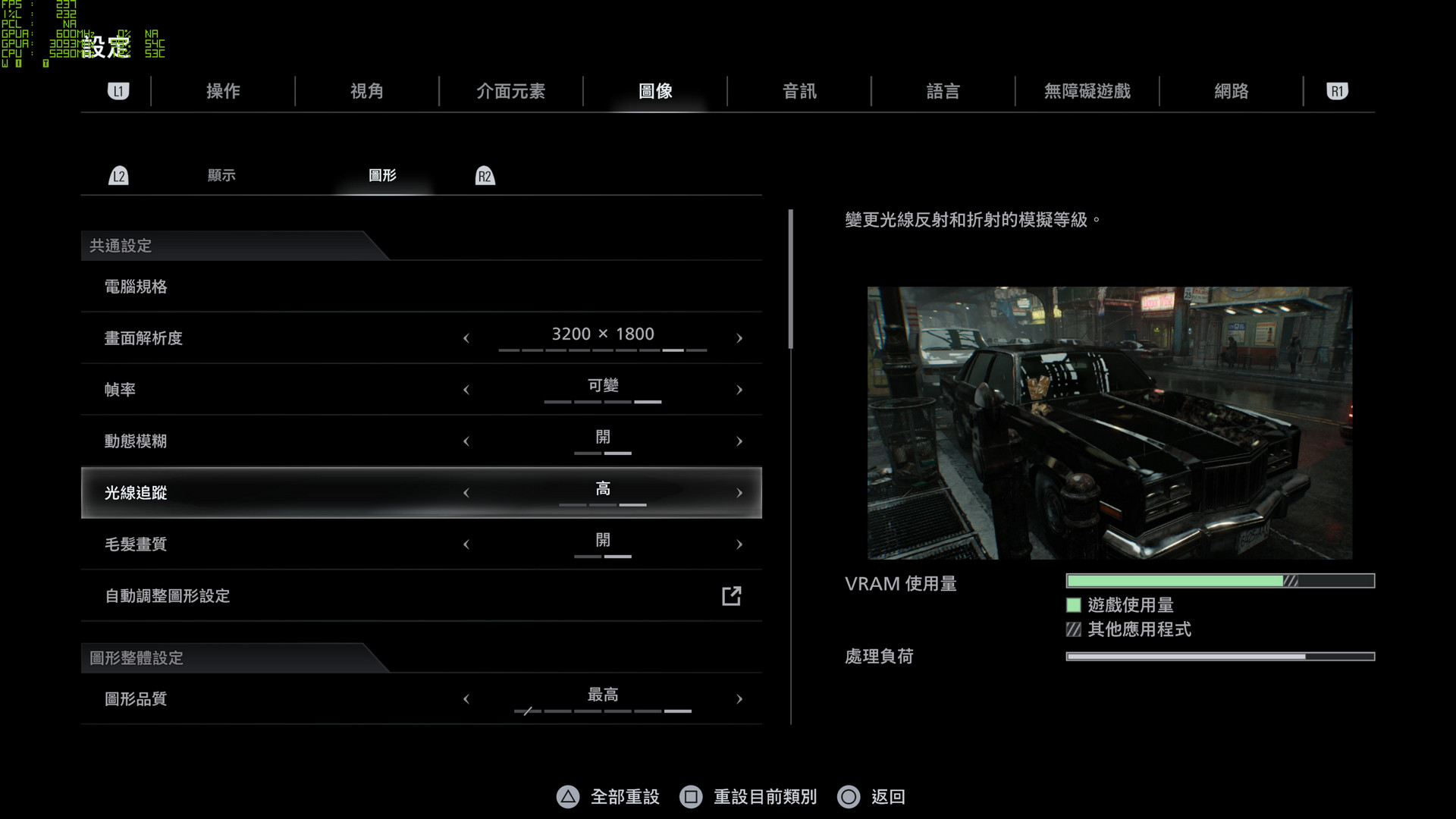
Task: Lower 光線追蹤 level with left arrow
Action: [x=466, y=493]
